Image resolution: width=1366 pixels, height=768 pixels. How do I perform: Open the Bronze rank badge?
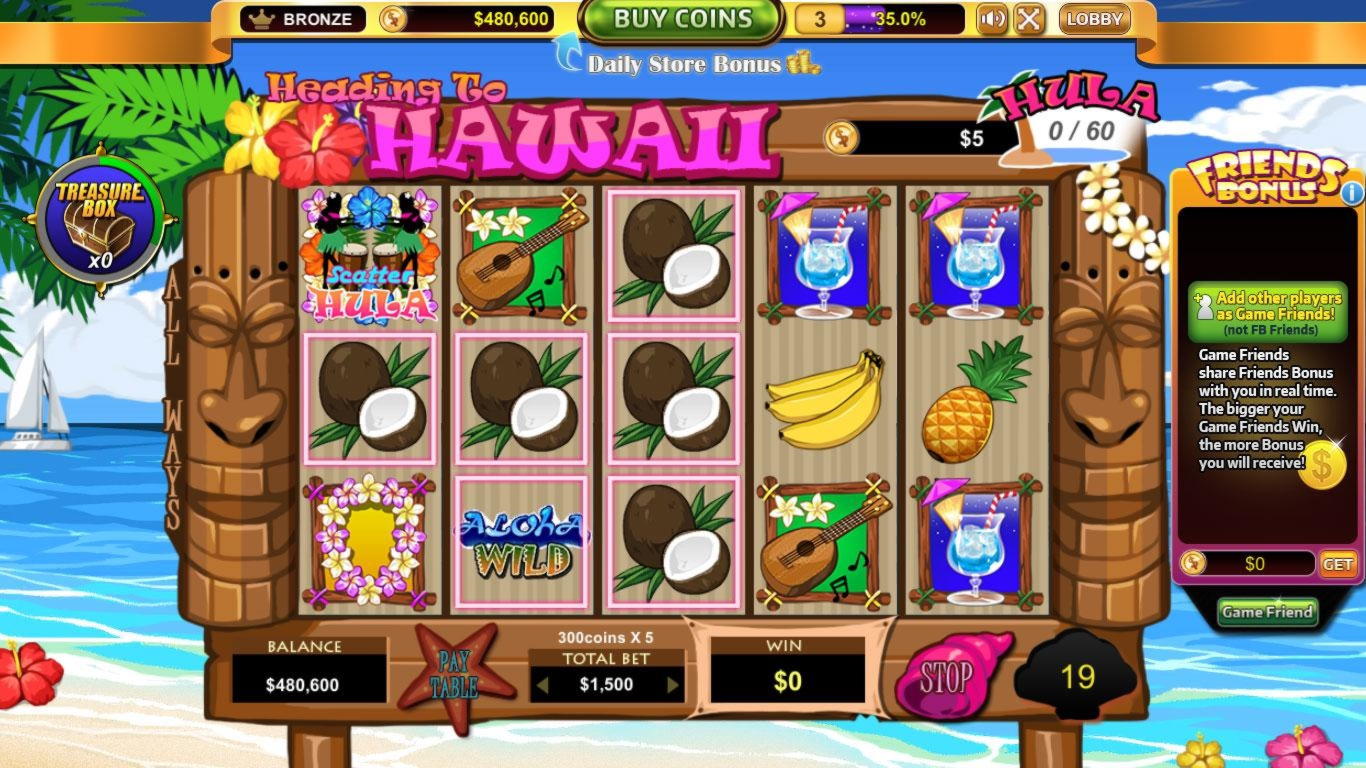pos(303,19)
